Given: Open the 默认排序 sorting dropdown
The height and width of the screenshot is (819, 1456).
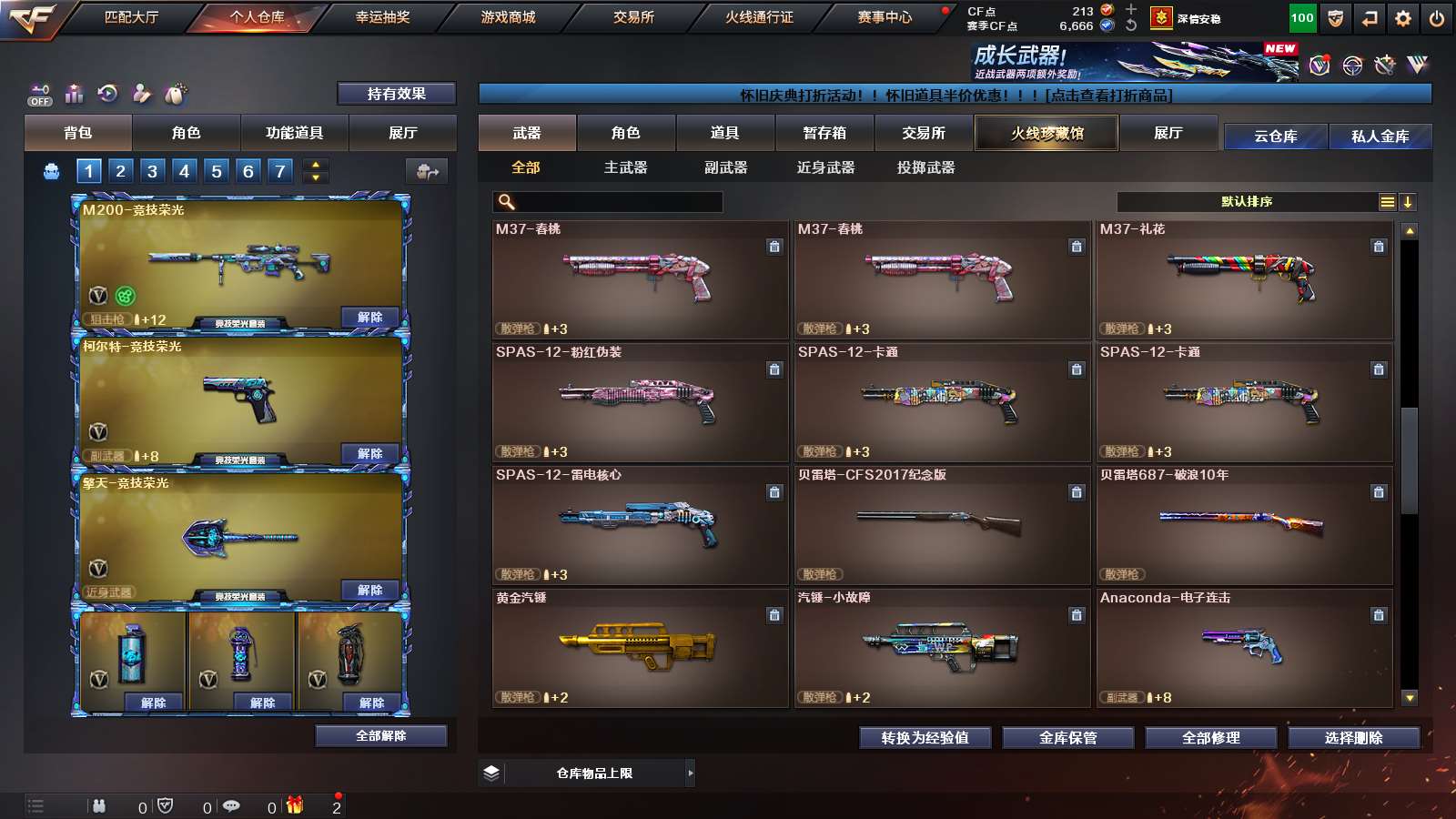Looking at the screenshot, I should tap(1247, 201).
